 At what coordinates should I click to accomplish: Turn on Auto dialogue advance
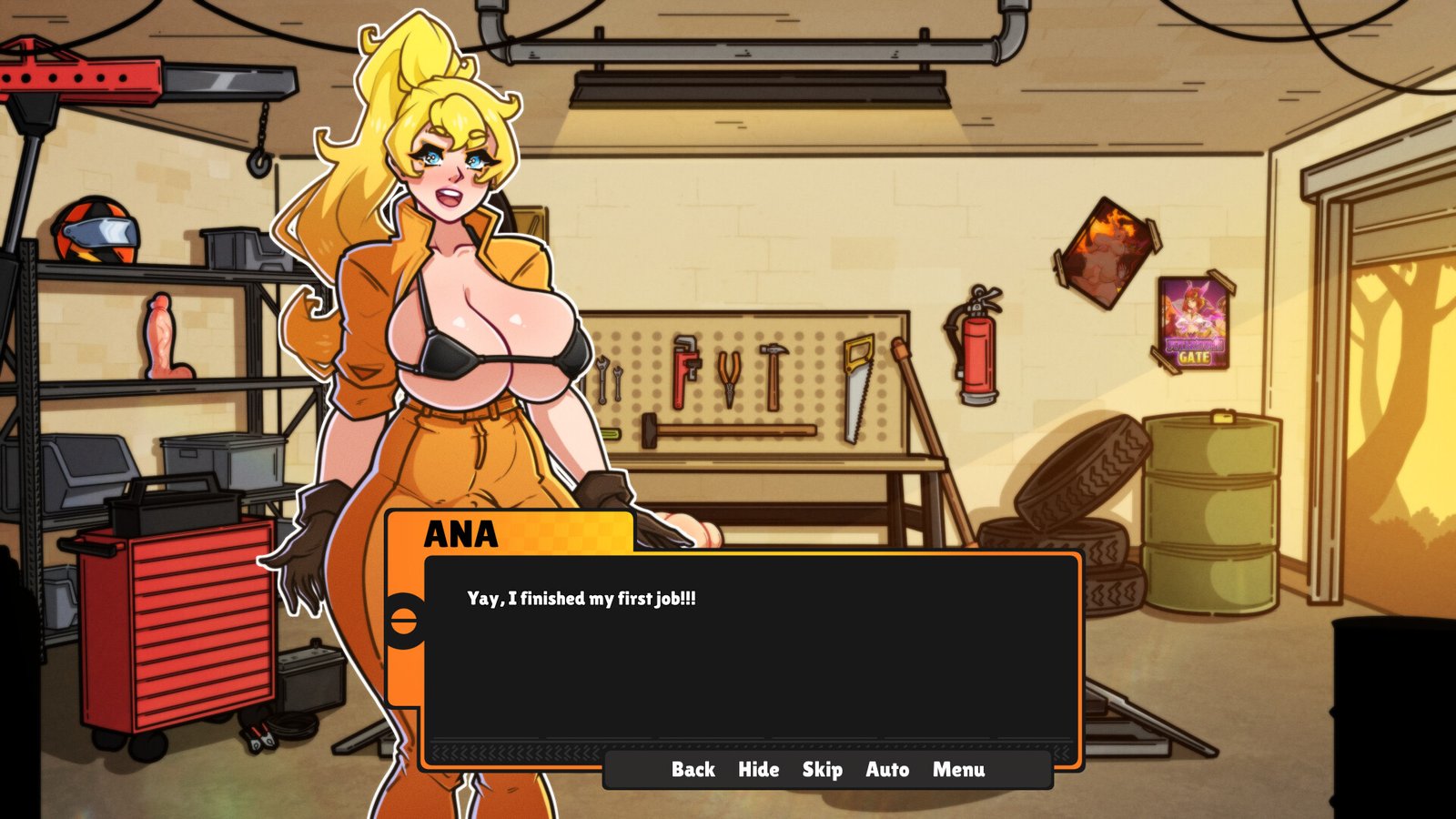click(887, 770)
